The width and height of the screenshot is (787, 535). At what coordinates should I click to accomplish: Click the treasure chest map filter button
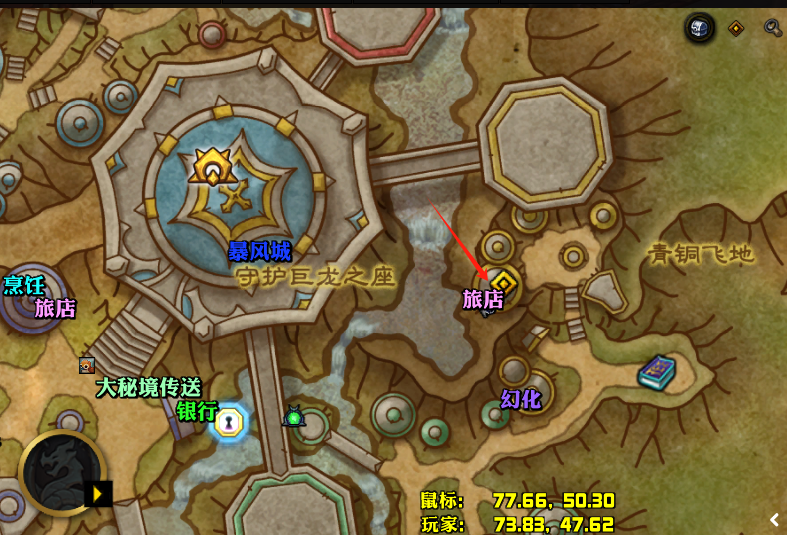tap(700, 28)
